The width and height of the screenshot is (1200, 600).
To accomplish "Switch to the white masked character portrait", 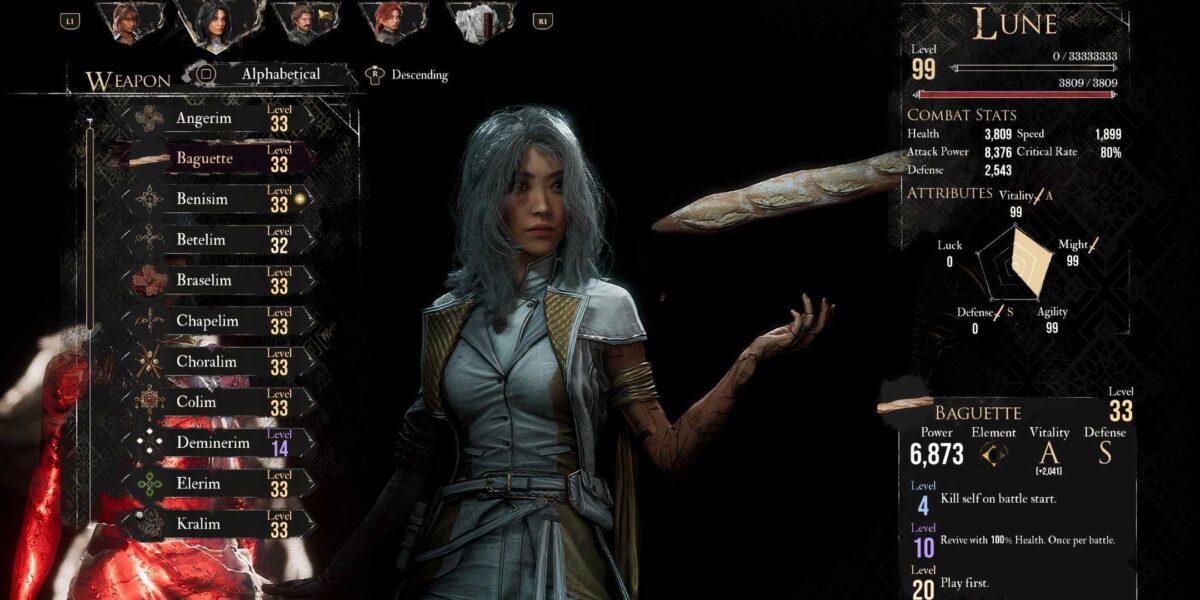I will point(478,22).
